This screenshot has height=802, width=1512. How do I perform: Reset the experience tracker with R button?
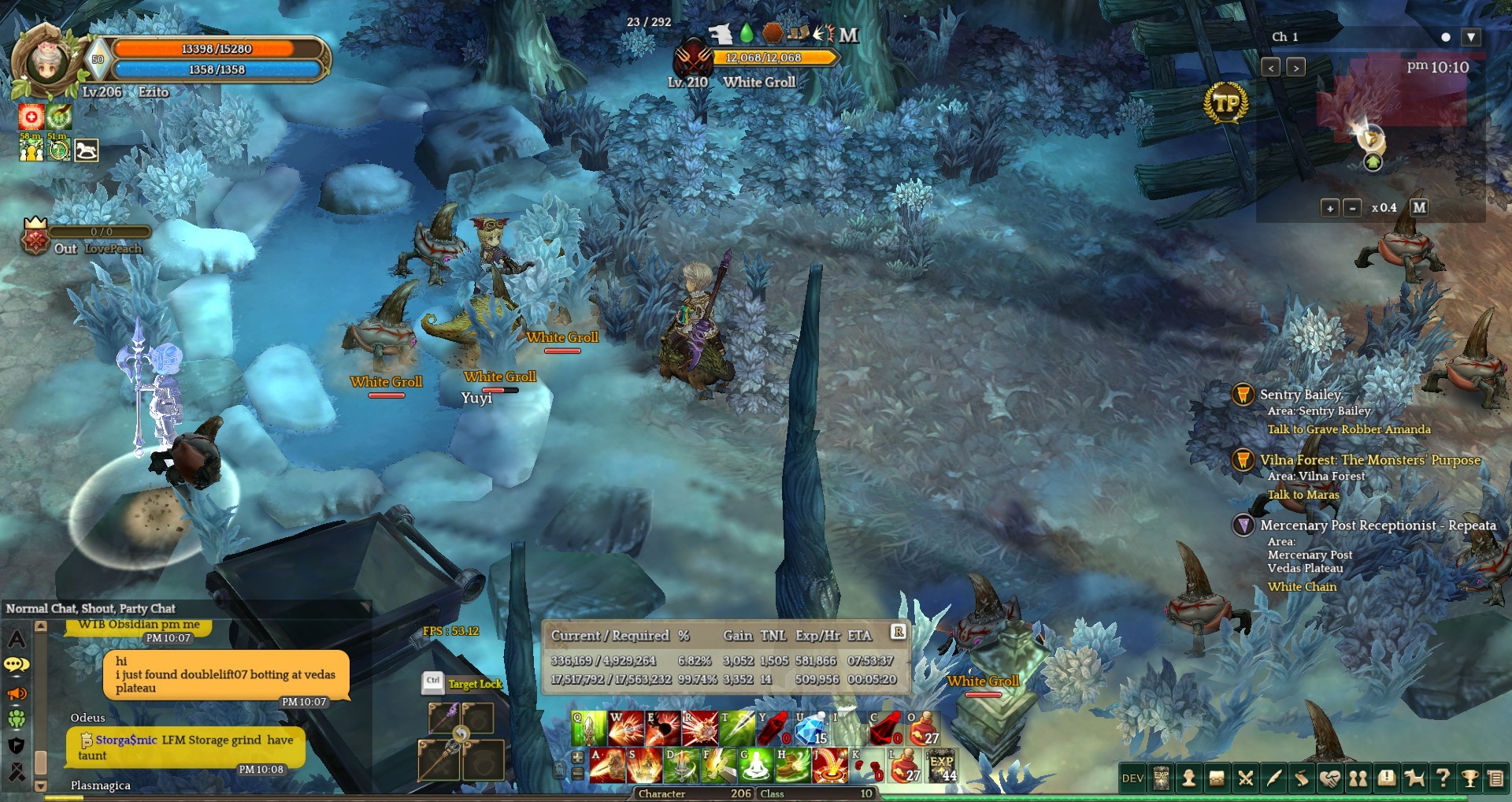click(x=899, y=632)
